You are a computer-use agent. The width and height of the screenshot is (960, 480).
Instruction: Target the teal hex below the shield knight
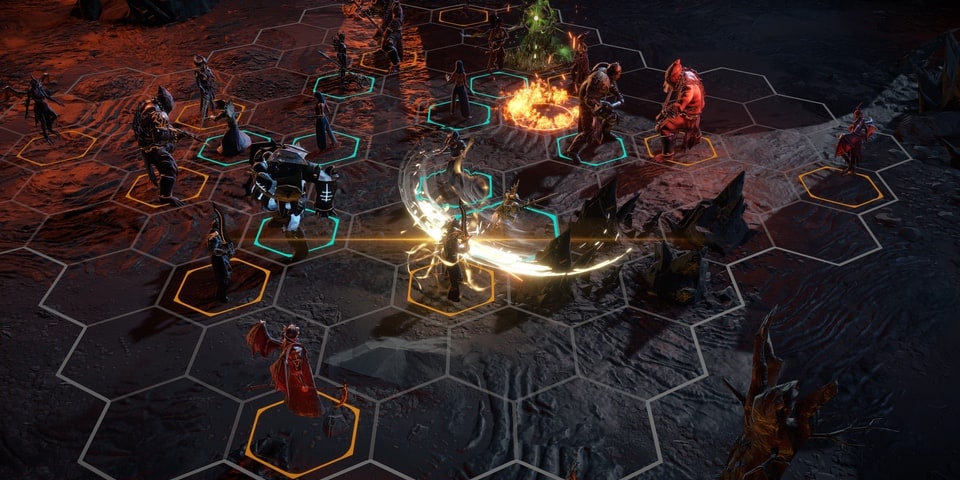[296, 236]
